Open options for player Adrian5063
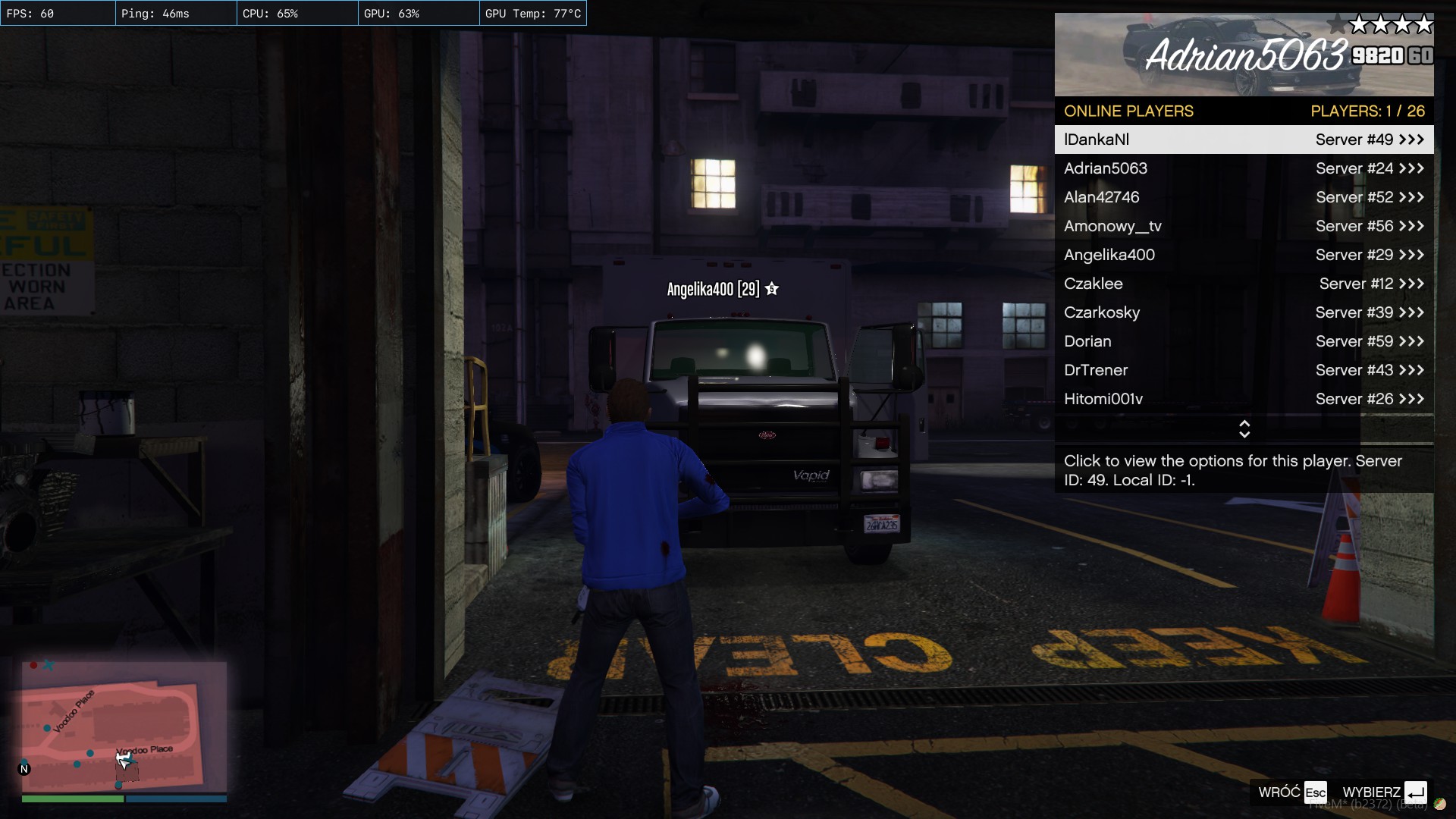Viewport: 1456px width, 819px height. [x=1244, y=168]
